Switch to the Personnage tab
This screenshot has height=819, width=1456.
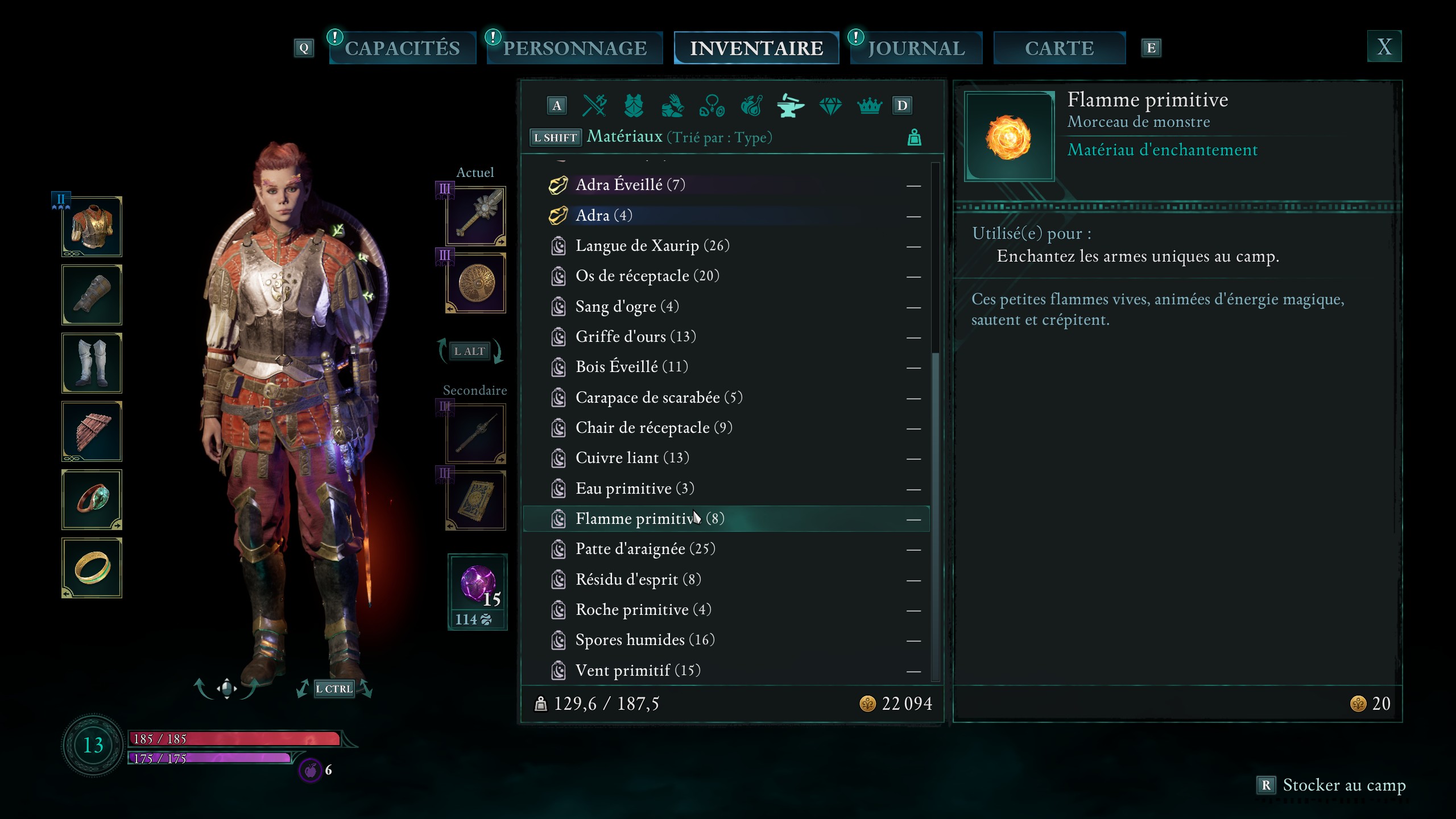[x=574, y=48]
